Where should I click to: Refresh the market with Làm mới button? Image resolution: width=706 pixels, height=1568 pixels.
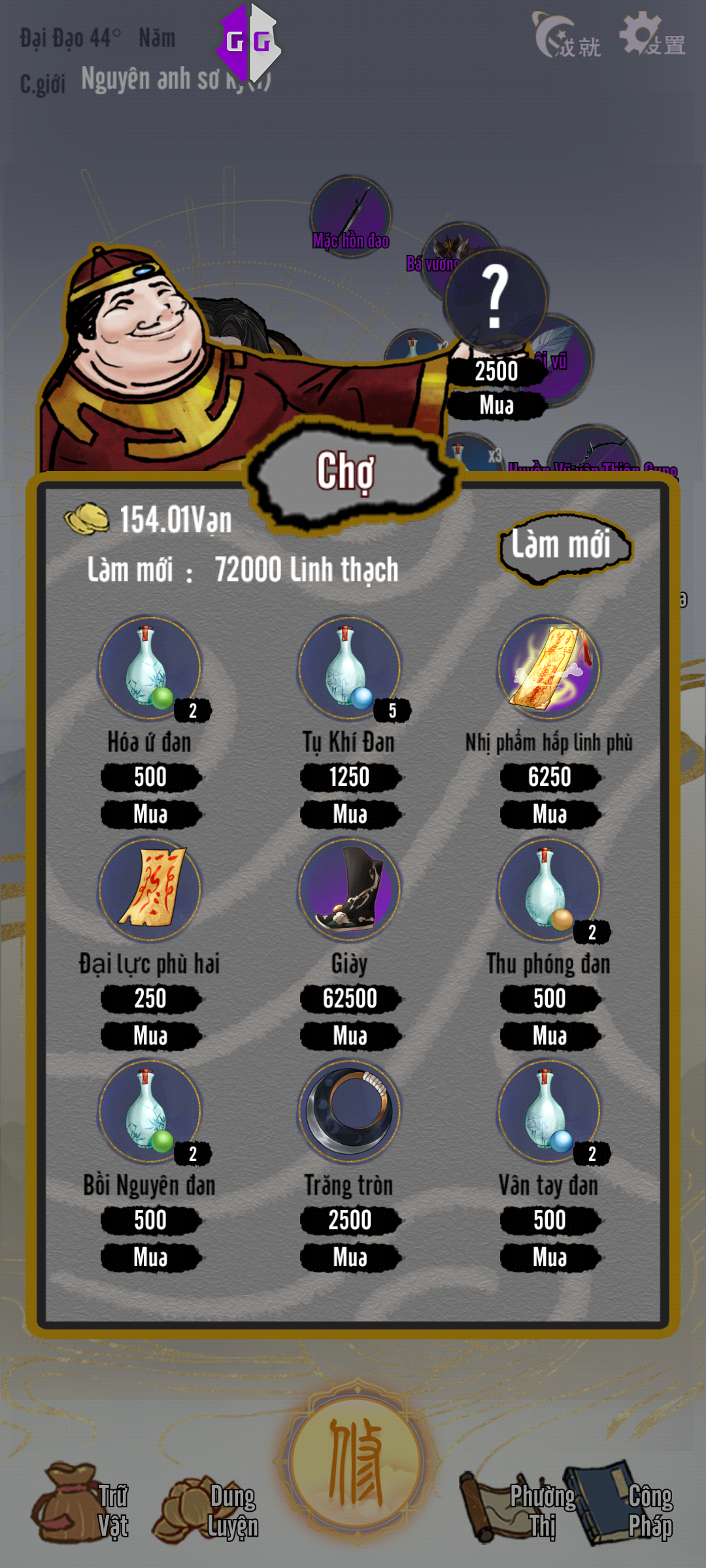tap(563, 546)
